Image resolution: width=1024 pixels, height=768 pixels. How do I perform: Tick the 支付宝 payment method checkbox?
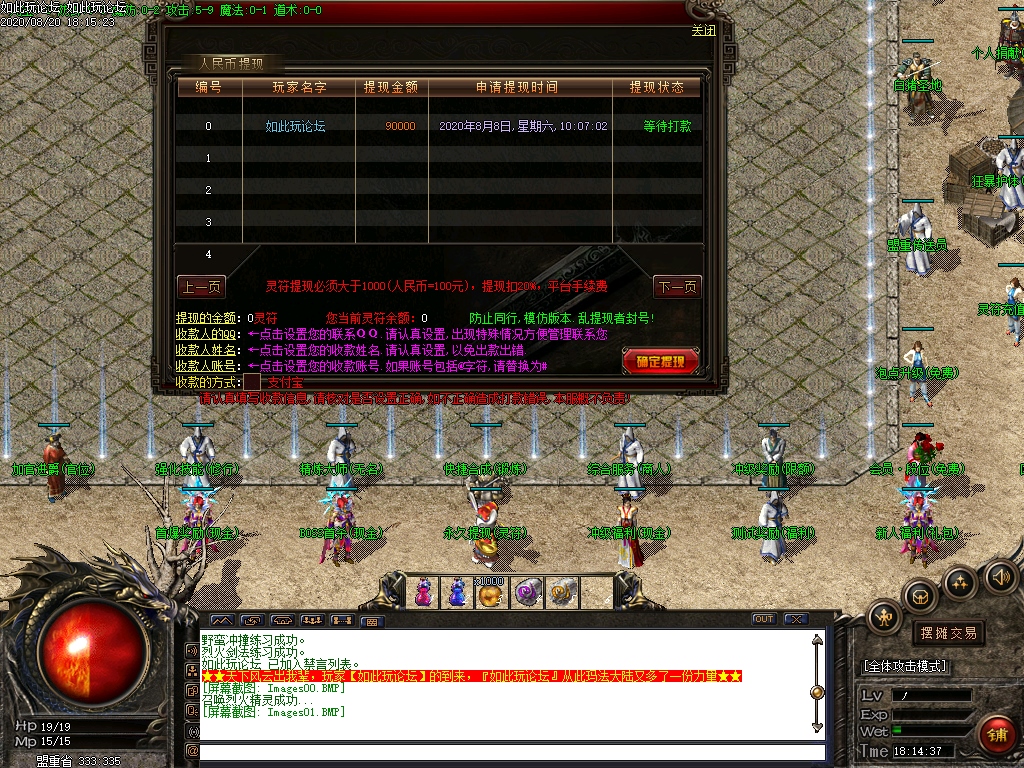tap(252, 381)
